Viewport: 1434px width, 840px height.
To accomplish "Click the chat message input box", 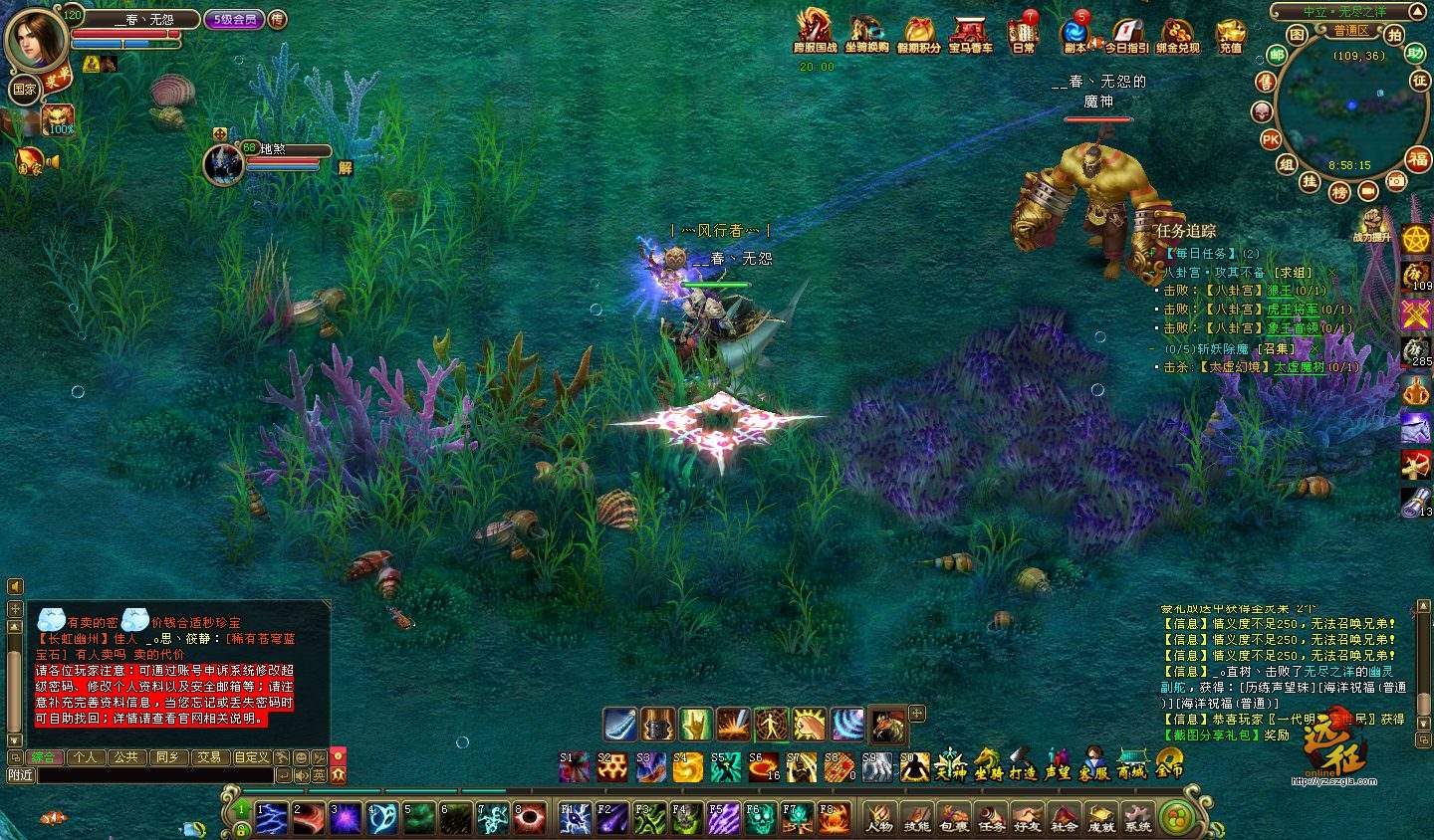I will [154, 775].
